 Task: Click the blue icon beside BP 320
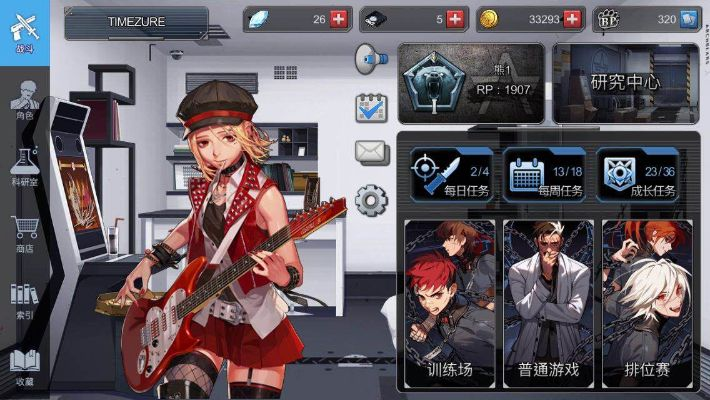tap(688, 19)
